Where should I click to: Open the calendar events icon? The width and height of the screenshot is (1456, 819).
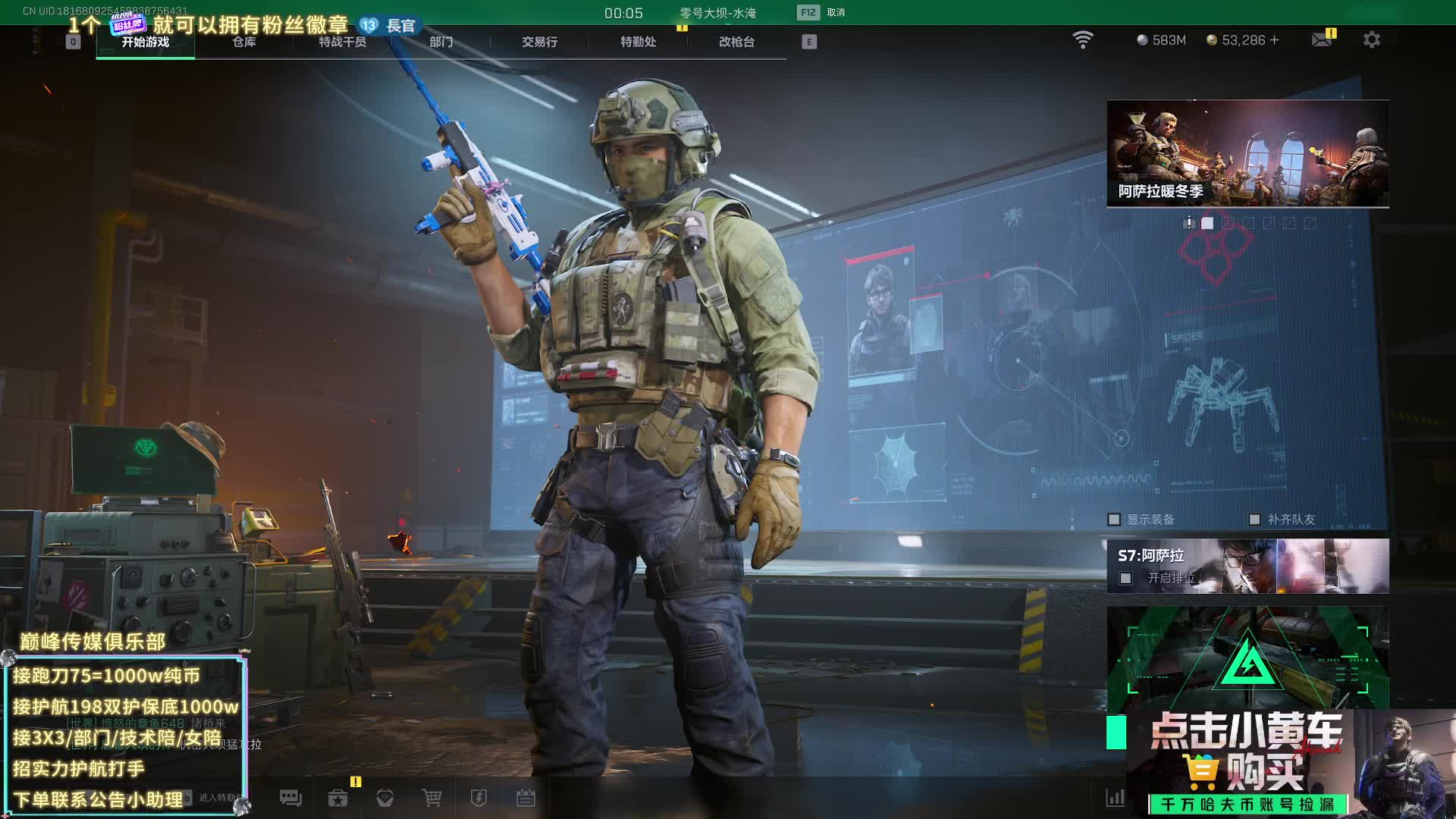click(526, 798)
